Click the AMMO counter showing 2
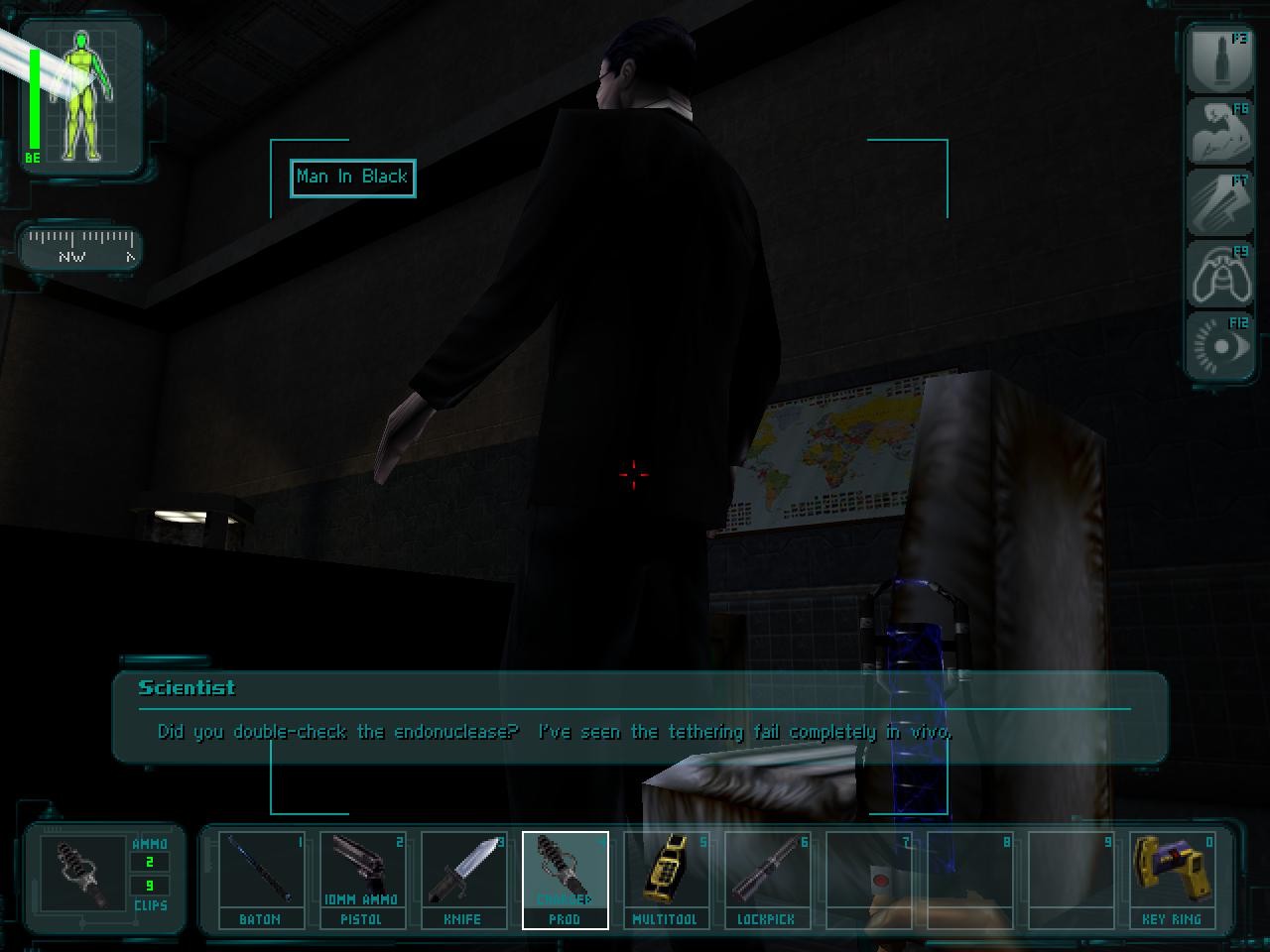 tap(148, 862)
